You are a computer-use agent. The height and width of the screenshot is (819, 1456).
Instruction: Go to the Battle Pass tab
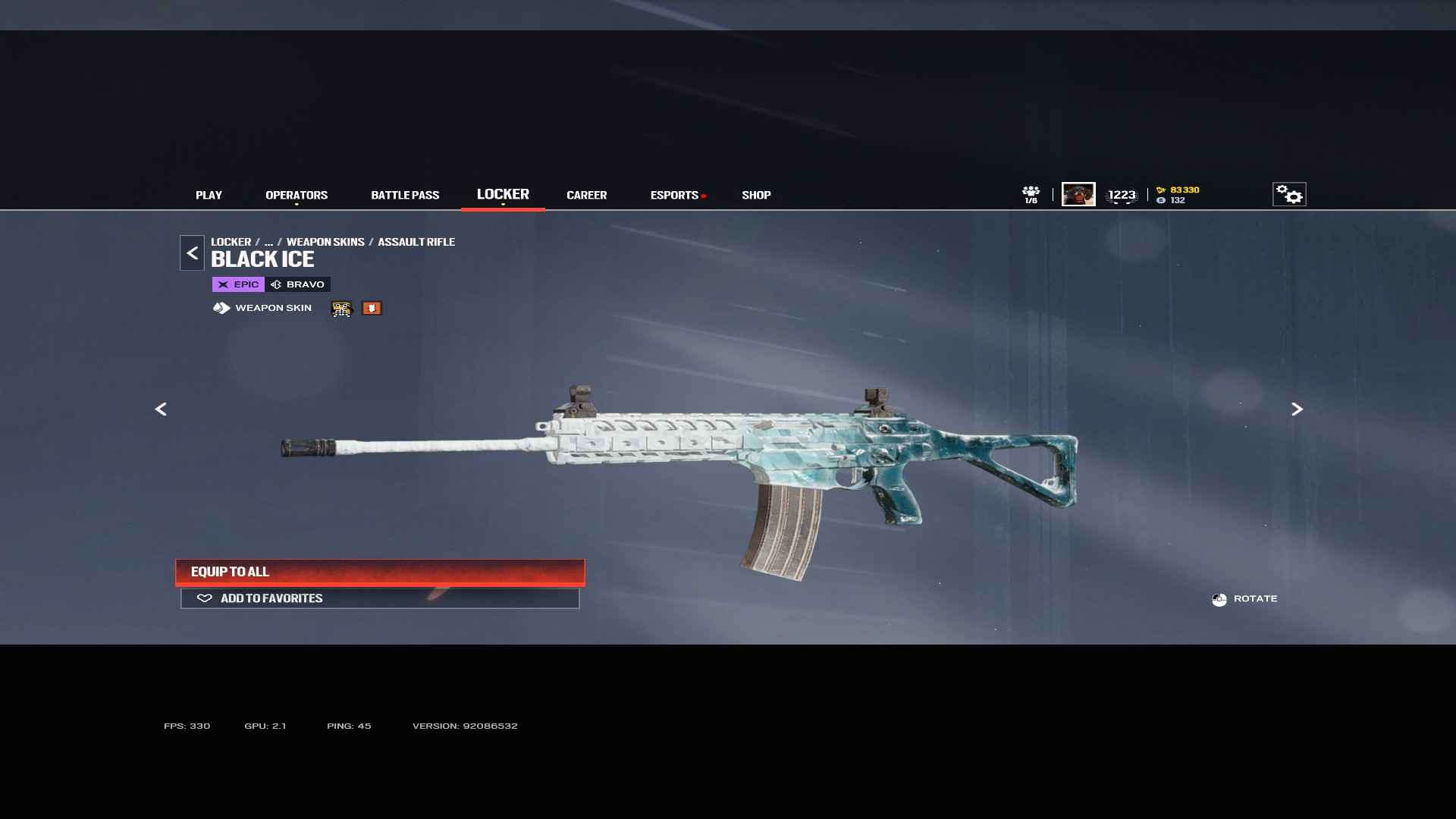pos(405,195)
